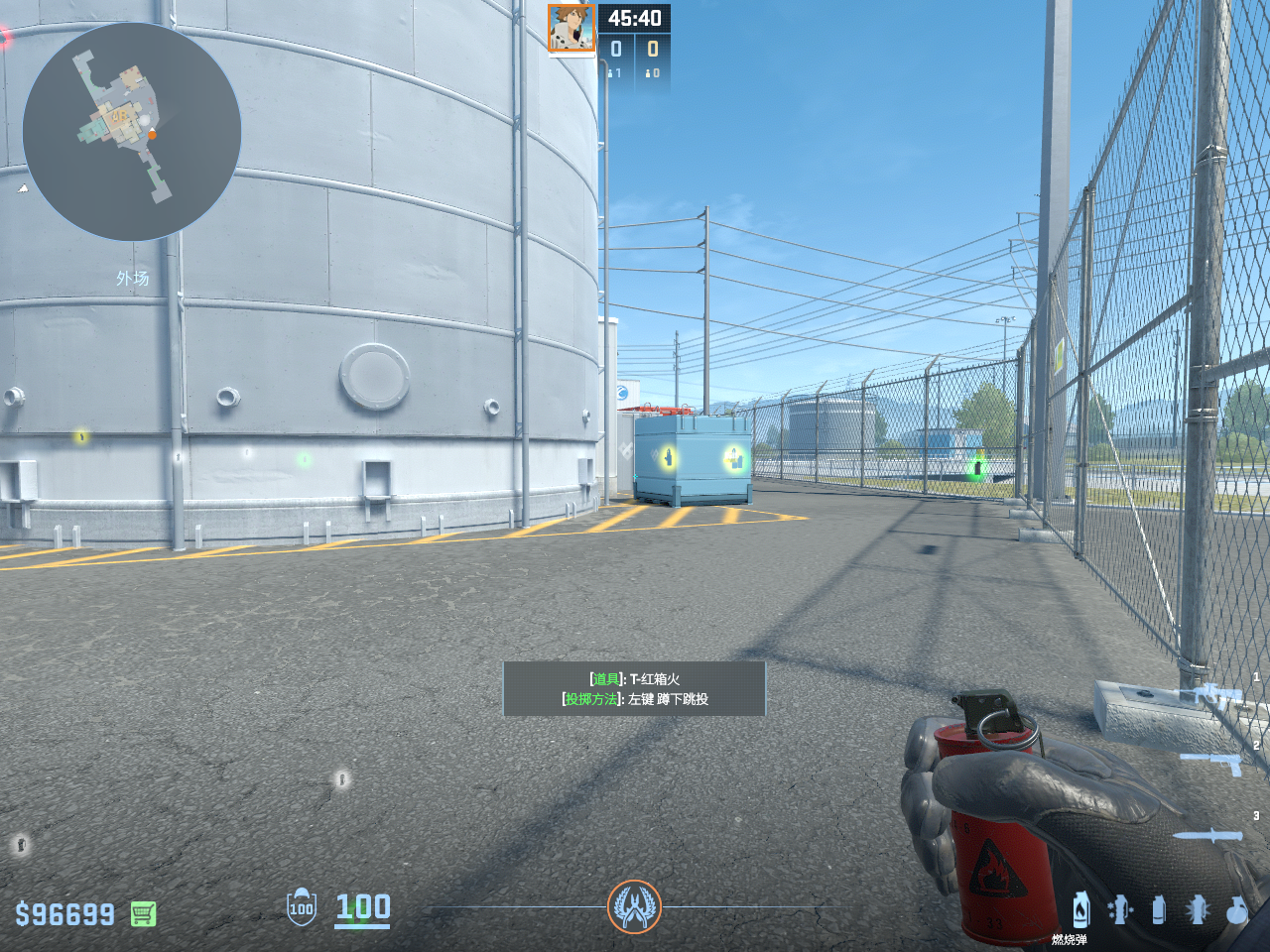
Task: Choose the round HE grenade icon
Action: 1236,909
